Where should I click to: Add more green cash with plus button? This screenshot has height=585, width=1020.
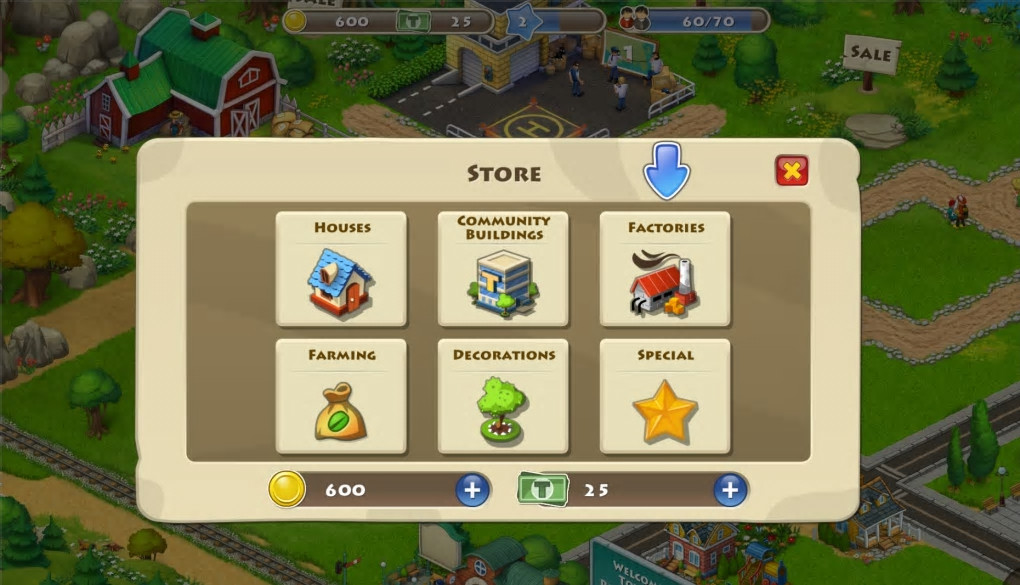tap(730, 490)
